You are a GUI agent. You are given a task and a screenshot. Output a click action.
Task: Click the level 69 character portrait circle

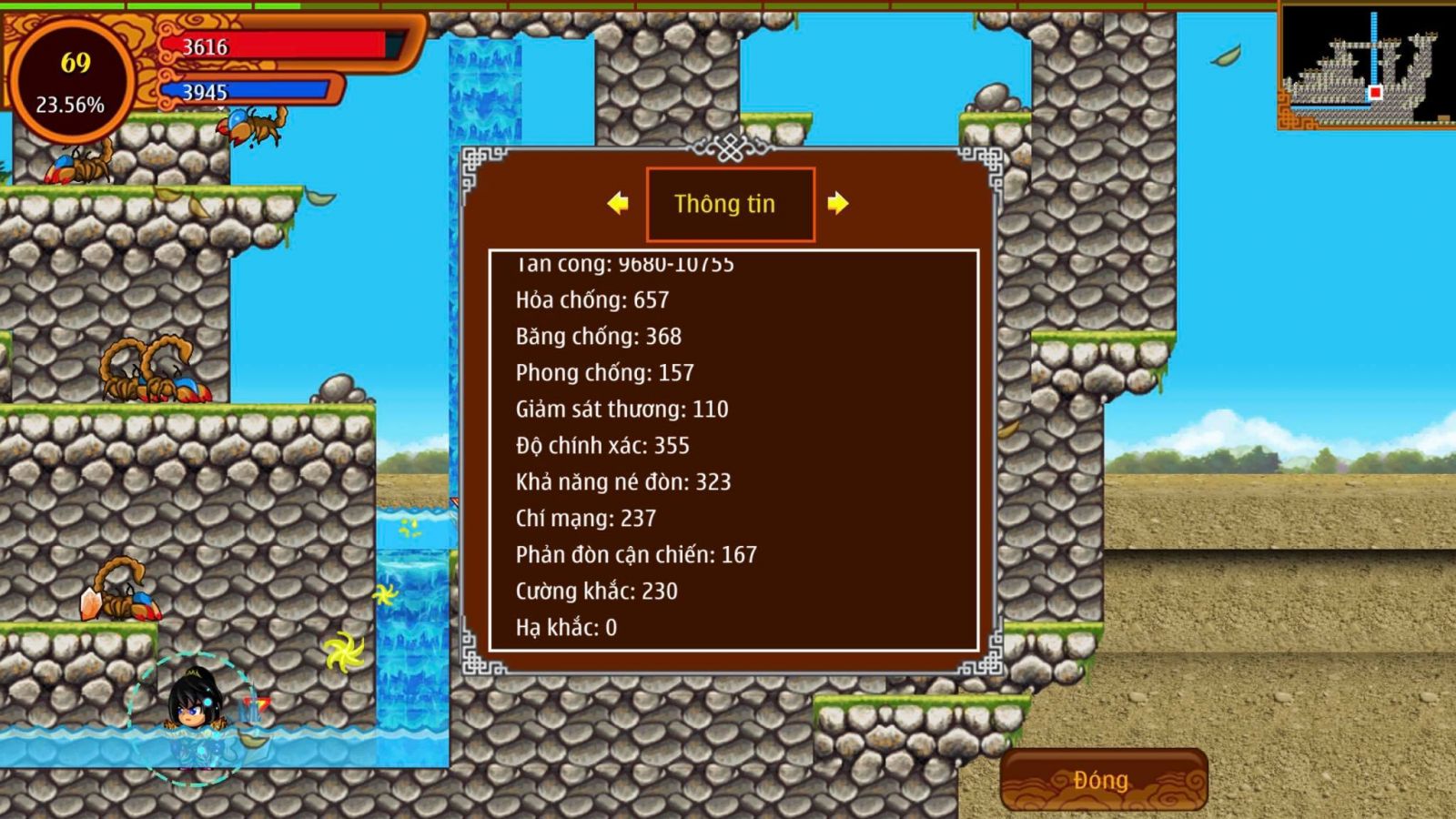coord(72,82)
